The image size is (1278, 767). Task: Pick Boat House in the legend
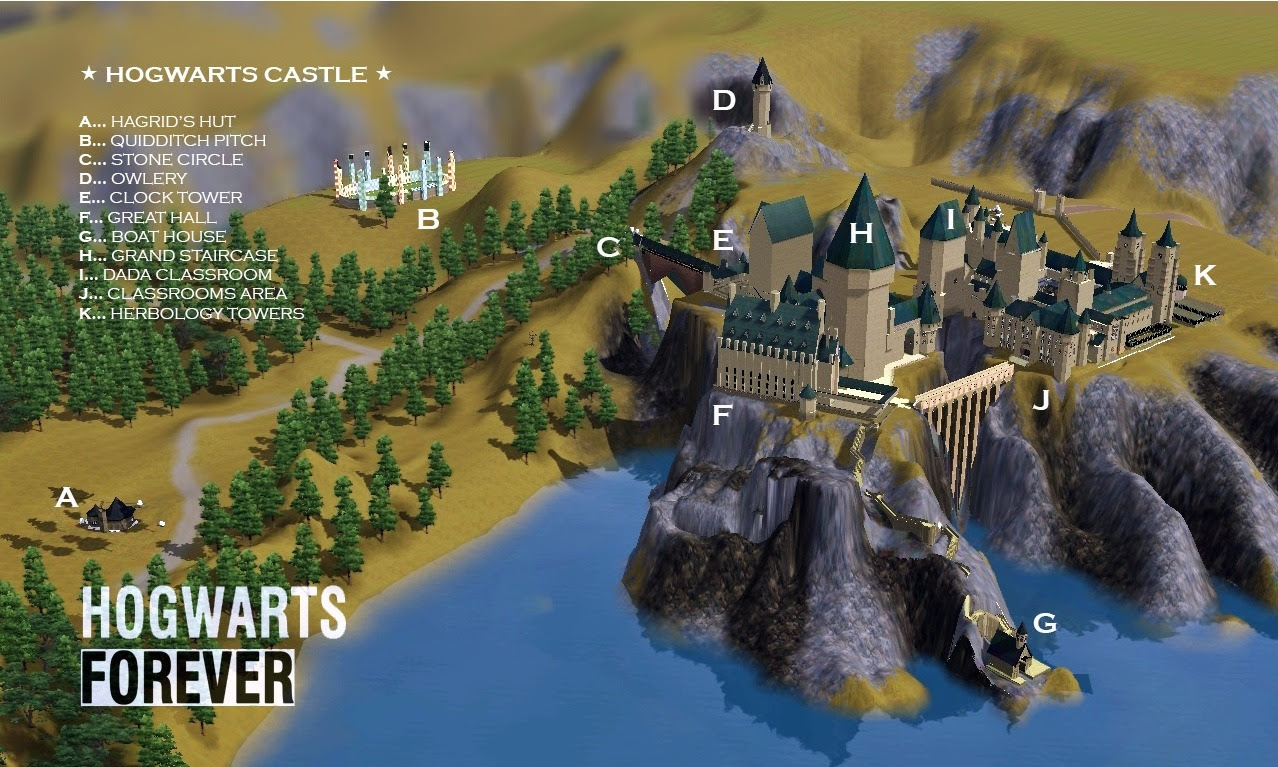[x=153, y=237]
